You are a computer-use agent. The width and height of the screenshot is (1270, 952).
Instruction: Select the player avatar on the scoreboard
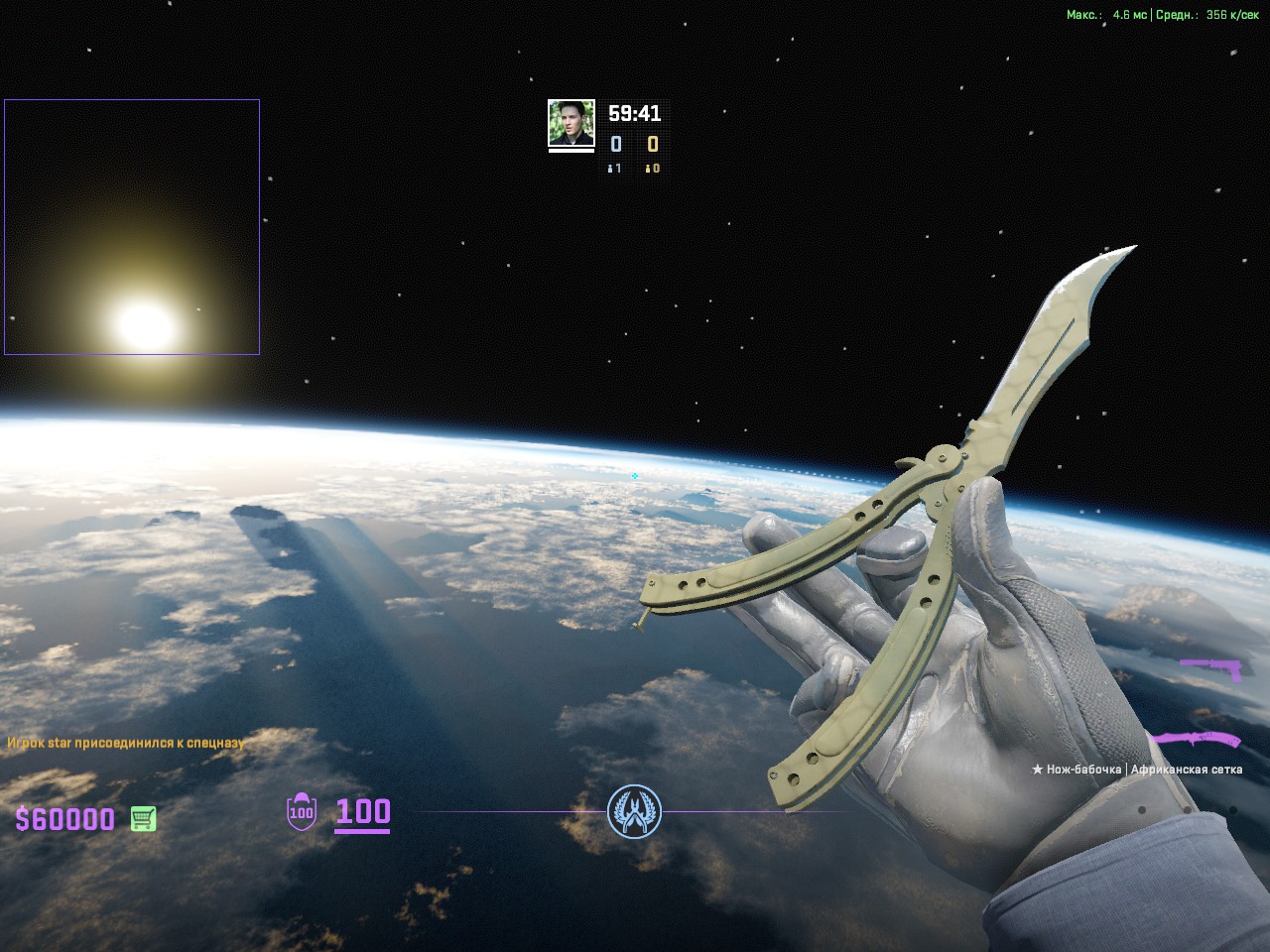click(571, 124)
